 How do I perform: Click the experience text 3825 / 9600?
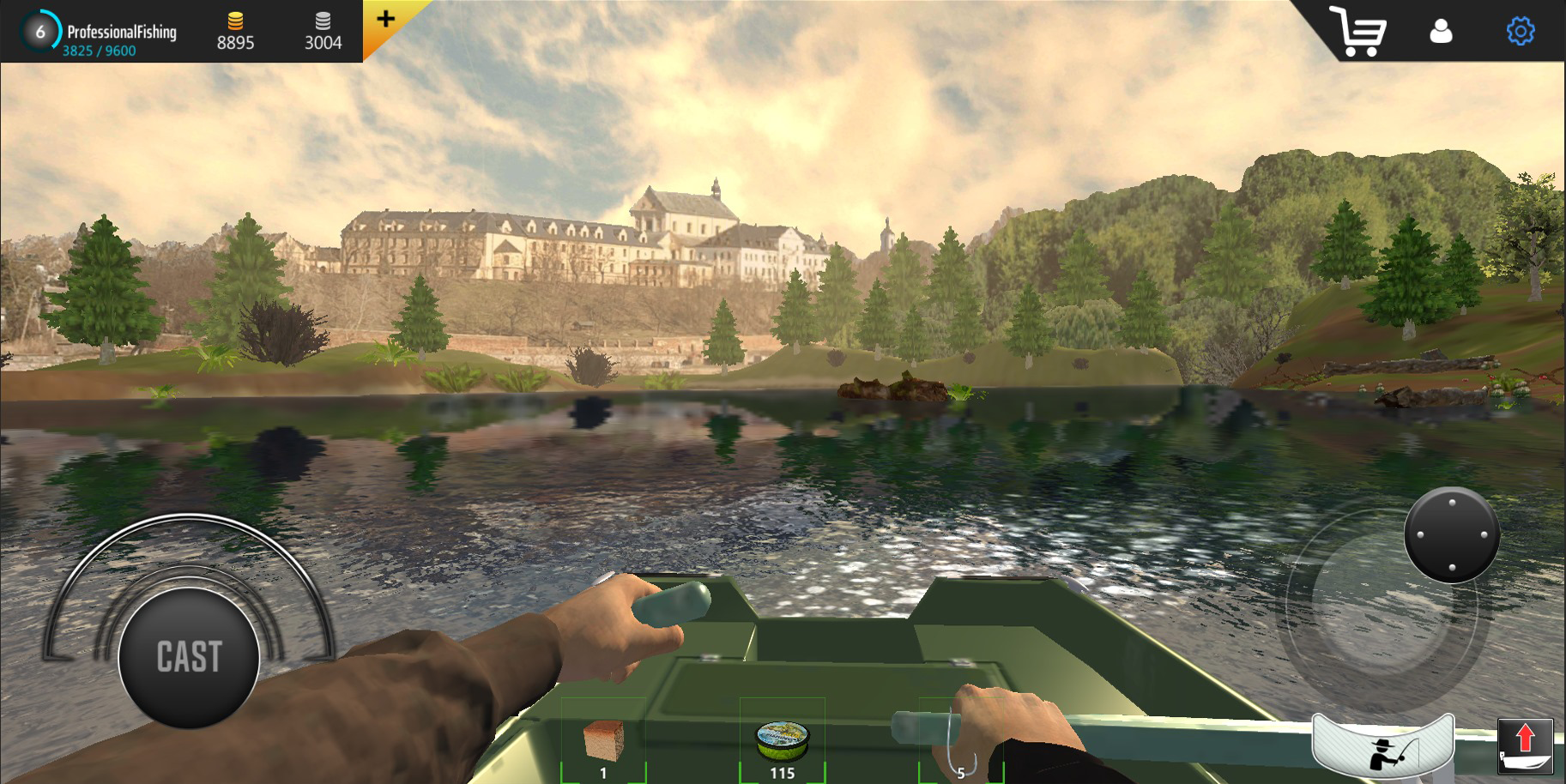click(97, 50)
